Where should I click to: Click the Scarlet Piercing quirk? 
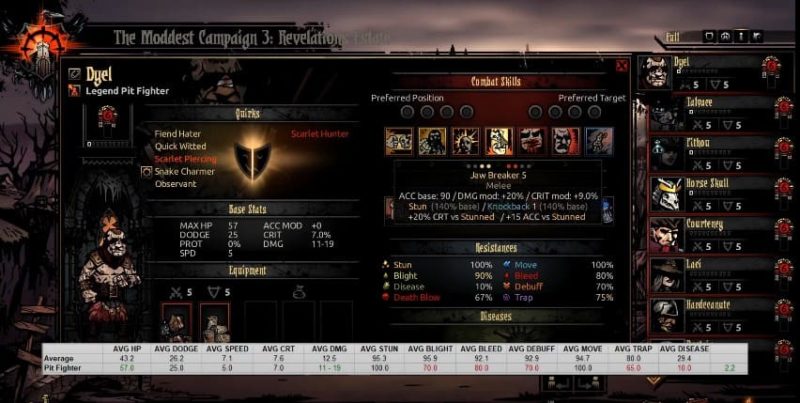(184, 158)
